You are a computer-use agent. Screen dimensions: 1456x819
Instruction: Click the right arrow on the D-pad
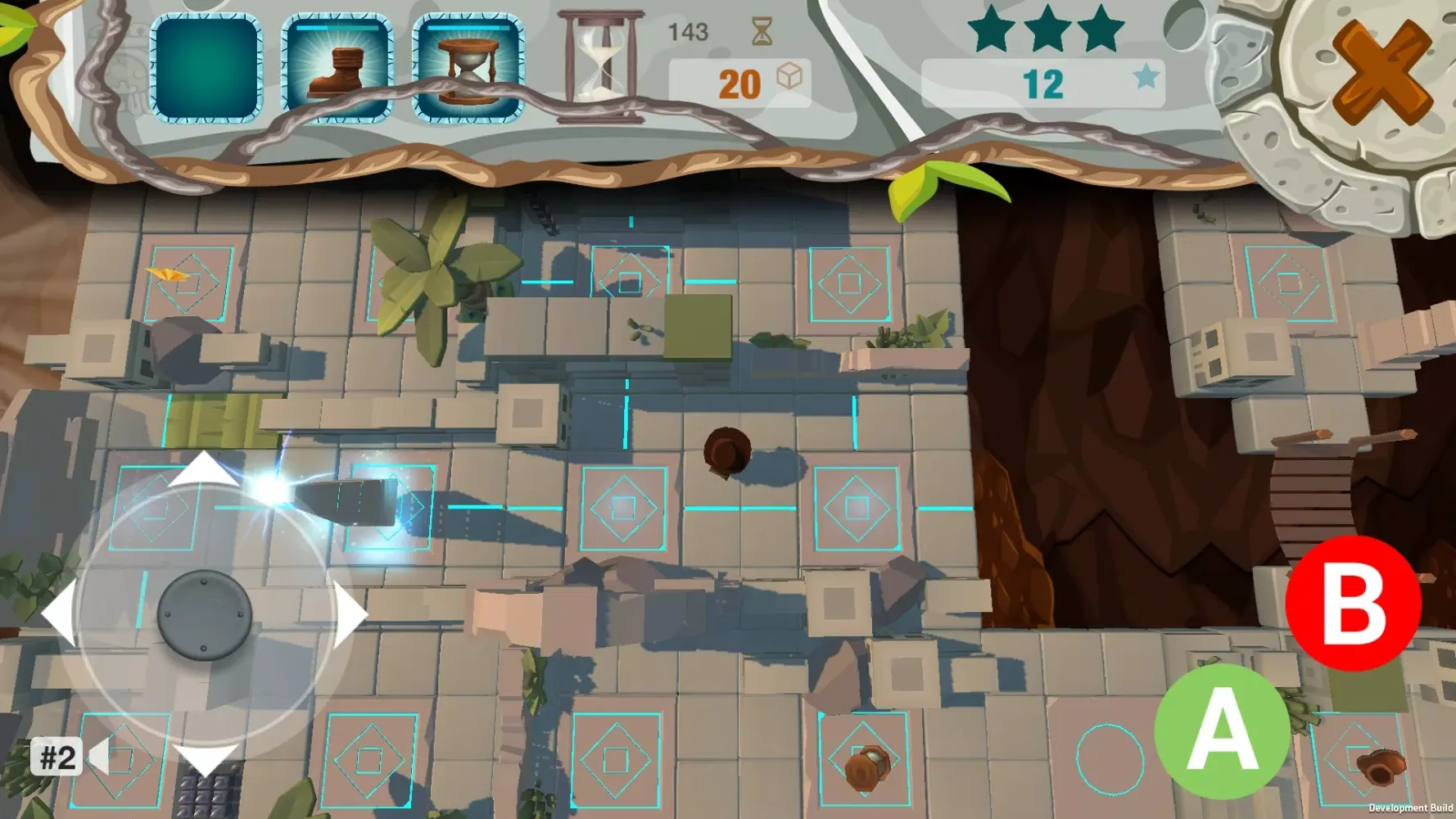pyautogui.click(x=350, y=614)
